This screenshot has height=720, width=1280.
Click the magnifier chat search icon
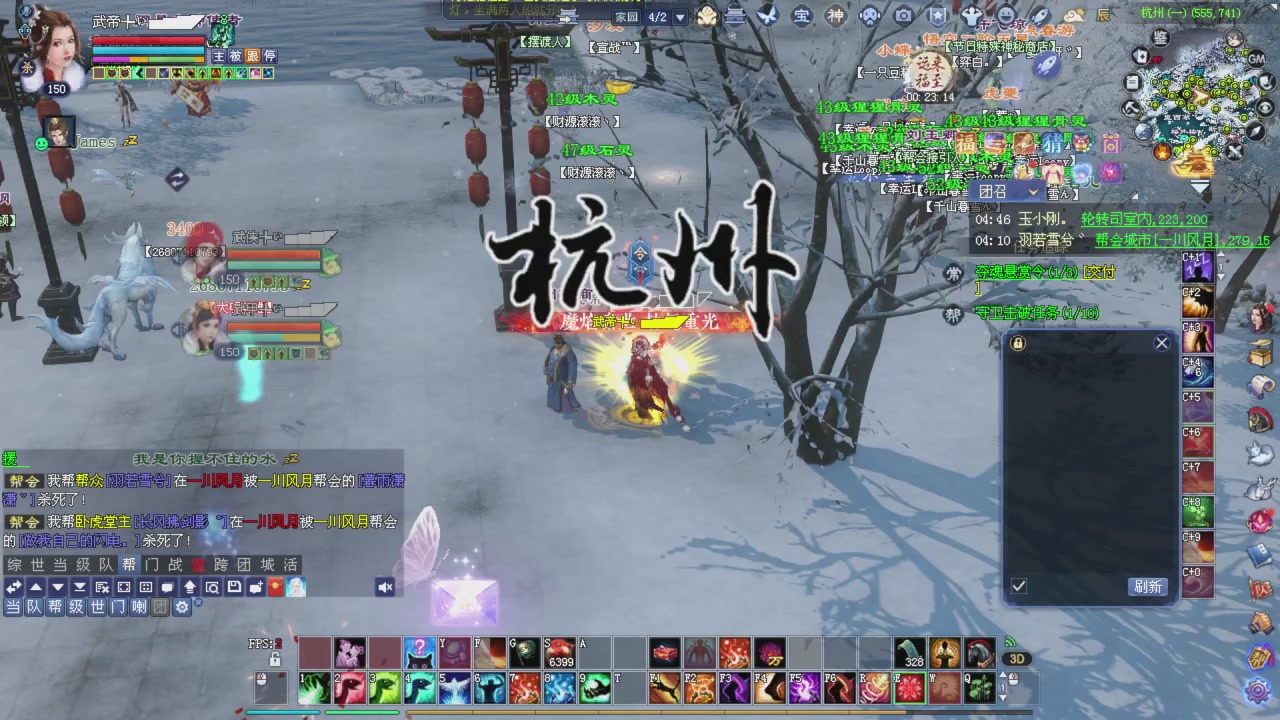point(214,587)
